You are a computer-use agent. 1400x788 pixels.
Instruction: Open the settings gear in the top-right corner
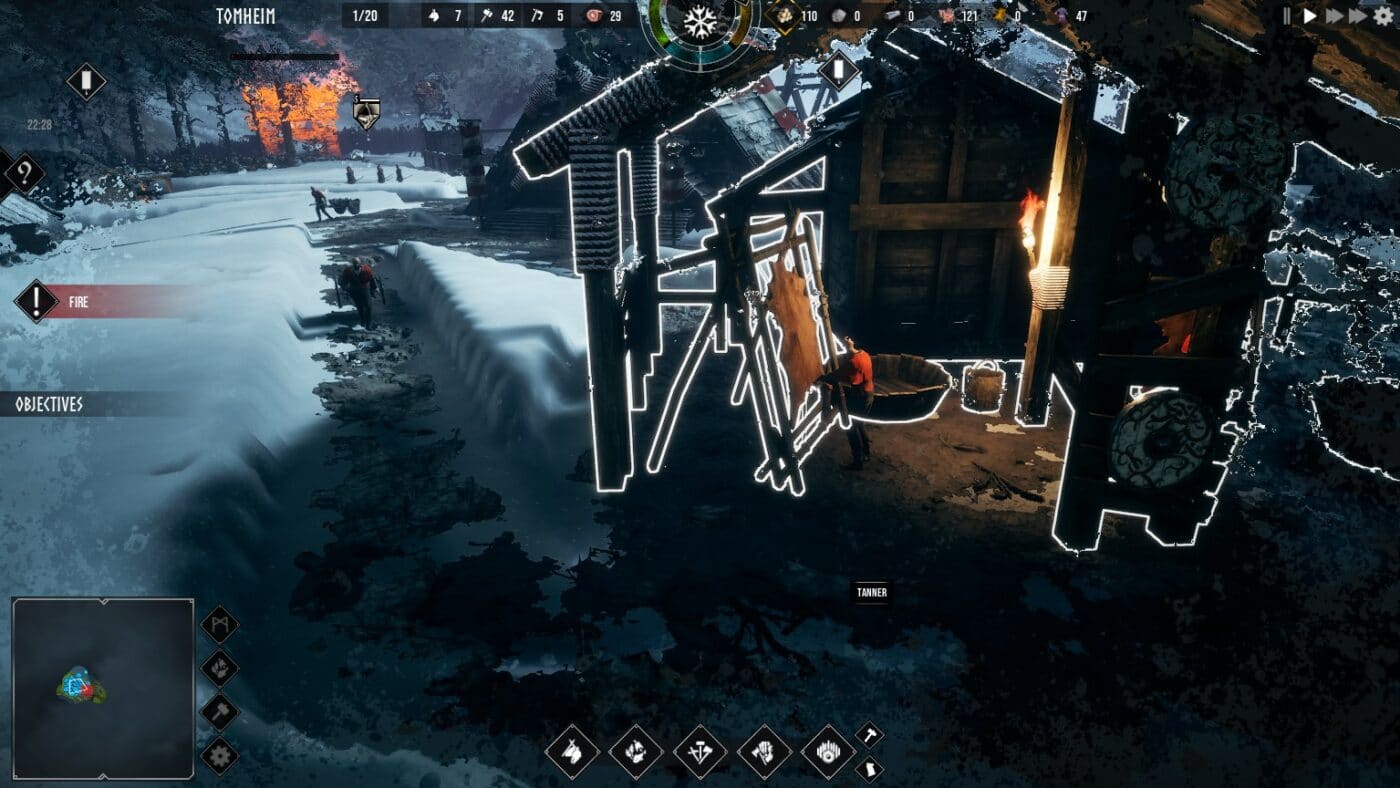[x=1383, y=16]
